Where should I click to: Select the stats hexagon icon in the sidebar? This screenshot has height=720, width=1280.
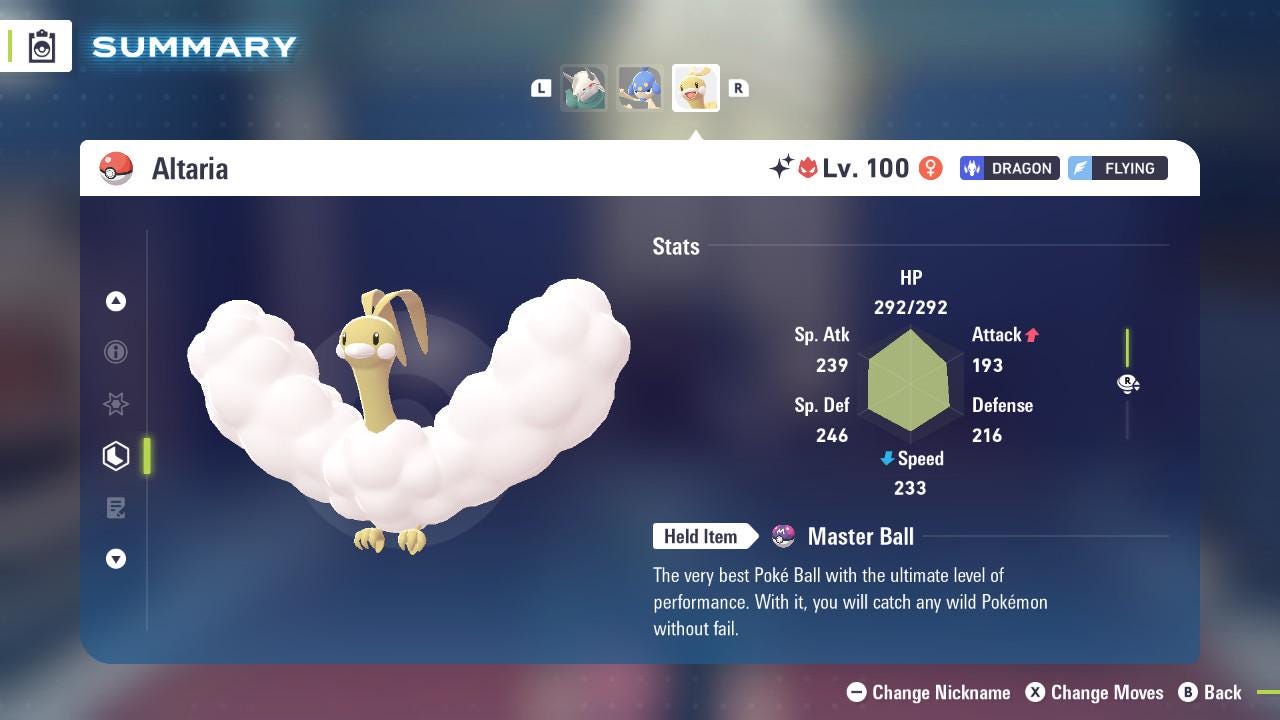pyautogui.click(x=116, y=456)
